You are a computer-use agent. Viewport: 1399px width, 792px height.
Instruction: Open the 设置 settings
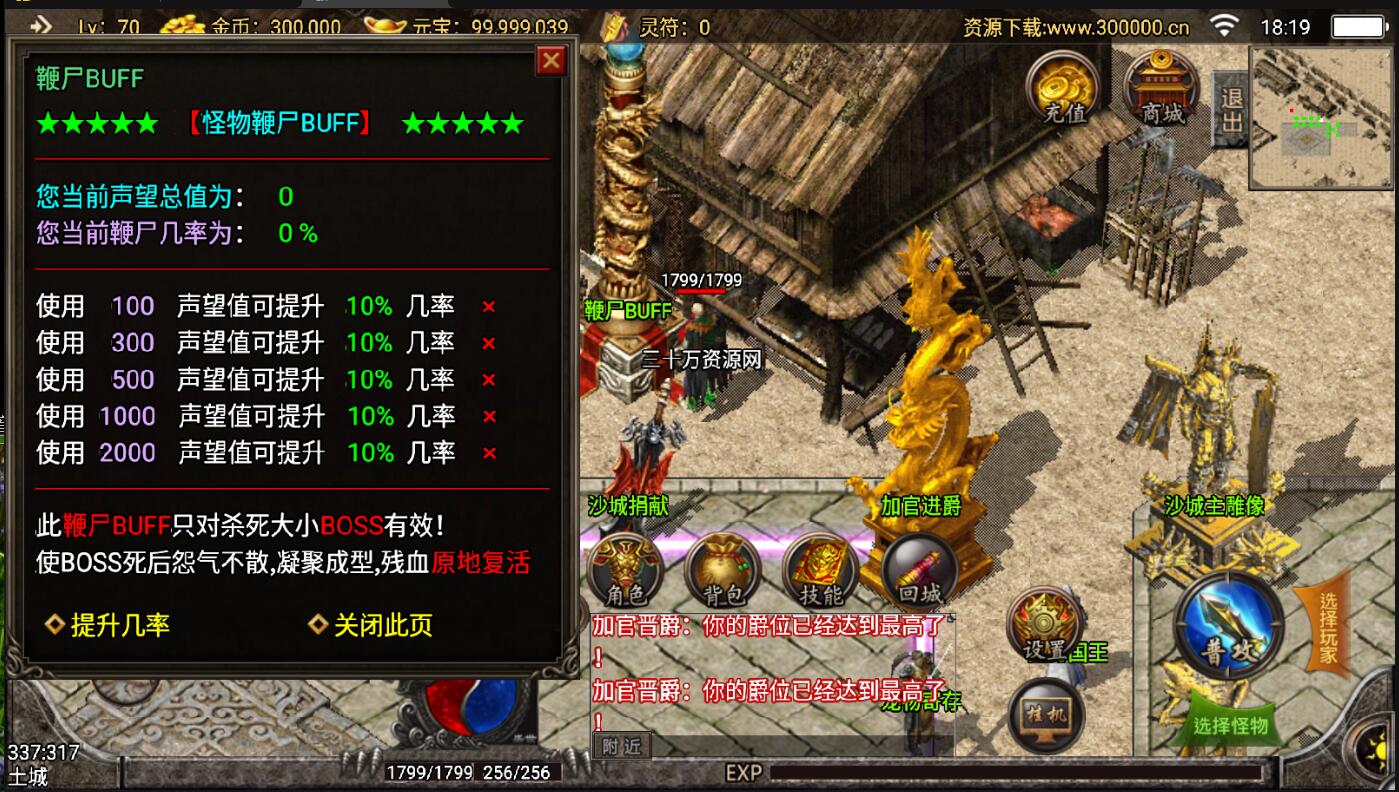tap(1046, 625)
